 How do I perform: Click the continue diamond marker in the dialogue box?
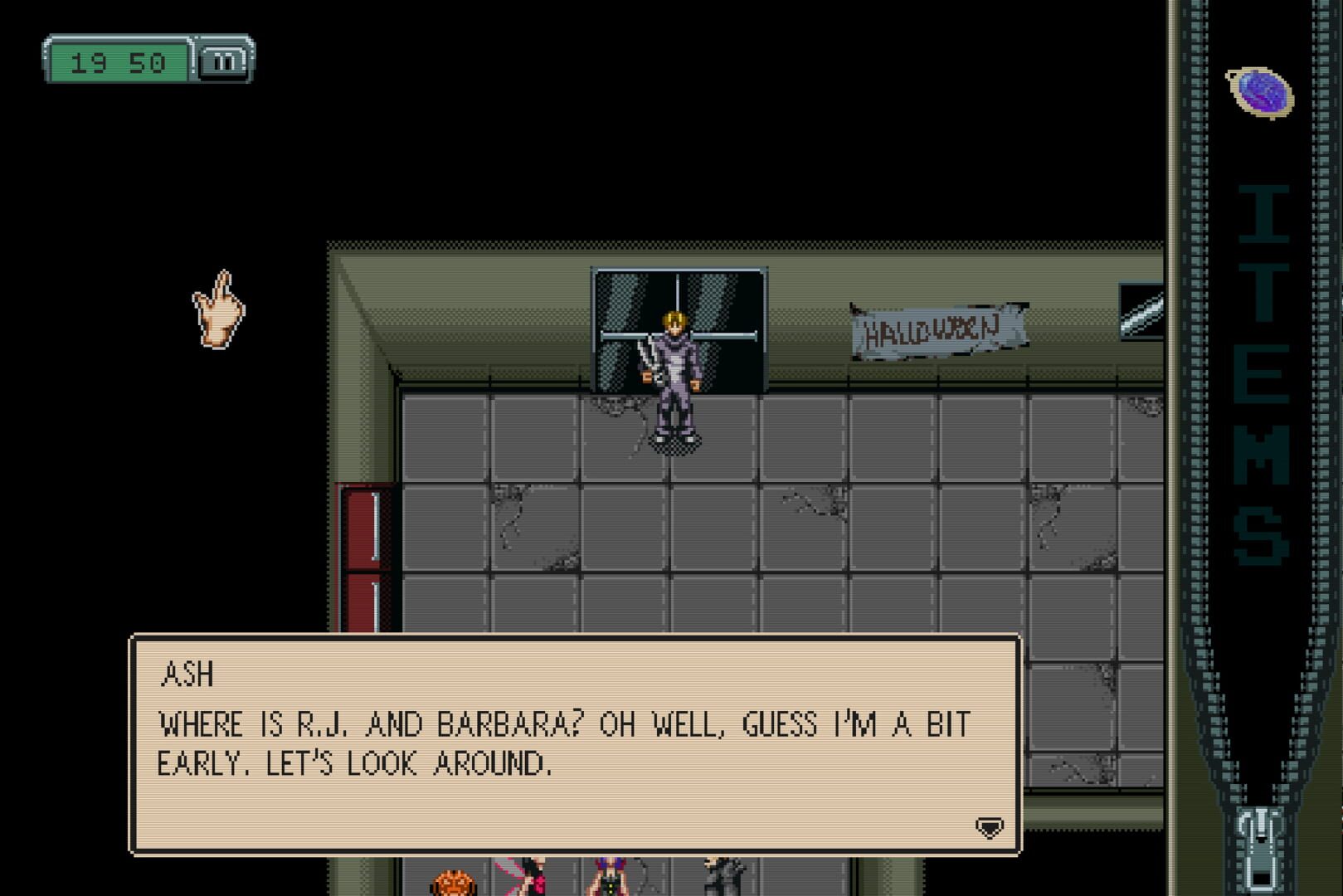click(x=990, y=828)
